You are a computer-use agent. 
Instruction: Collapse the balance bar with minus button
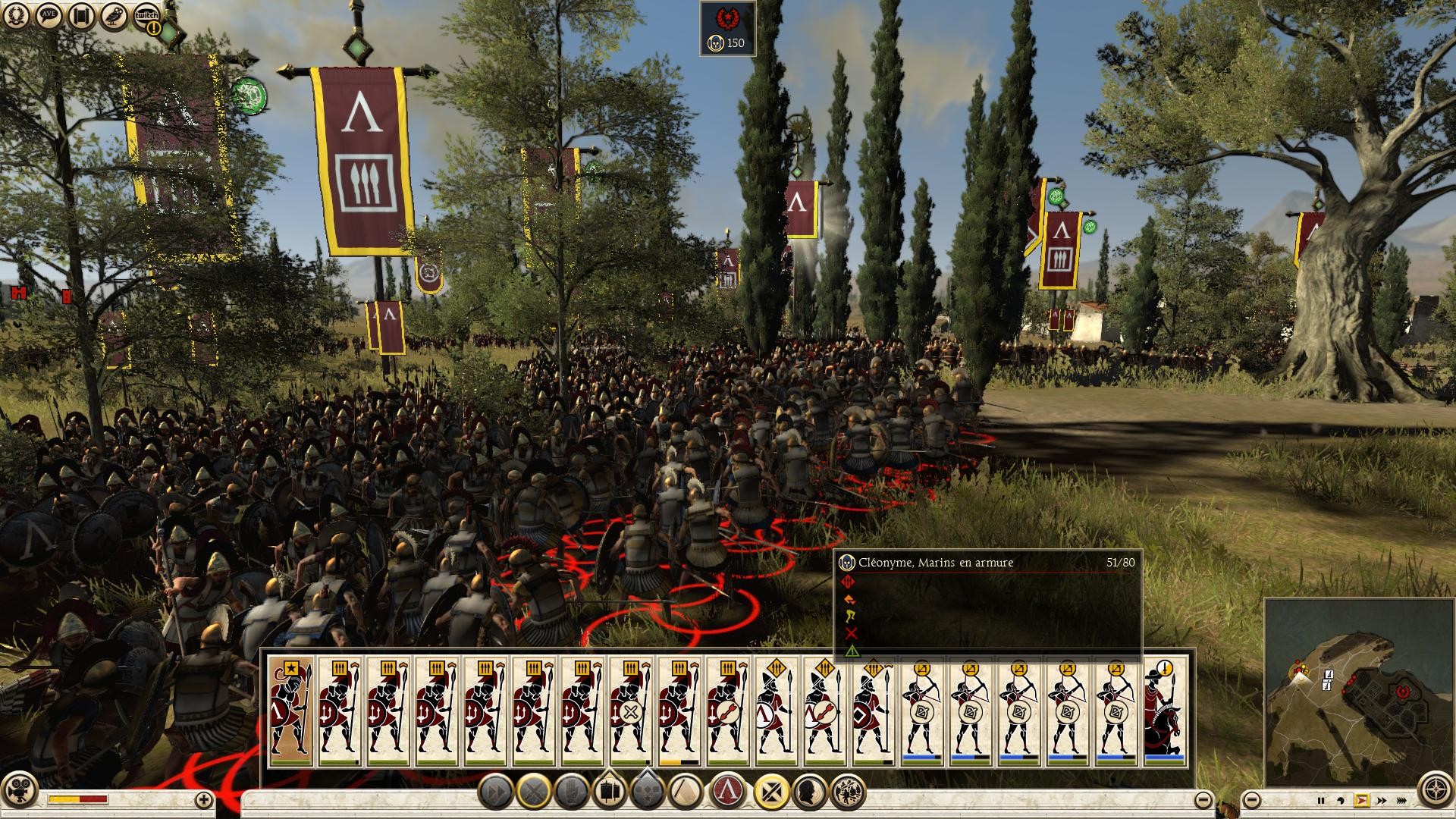[1203, 799]
